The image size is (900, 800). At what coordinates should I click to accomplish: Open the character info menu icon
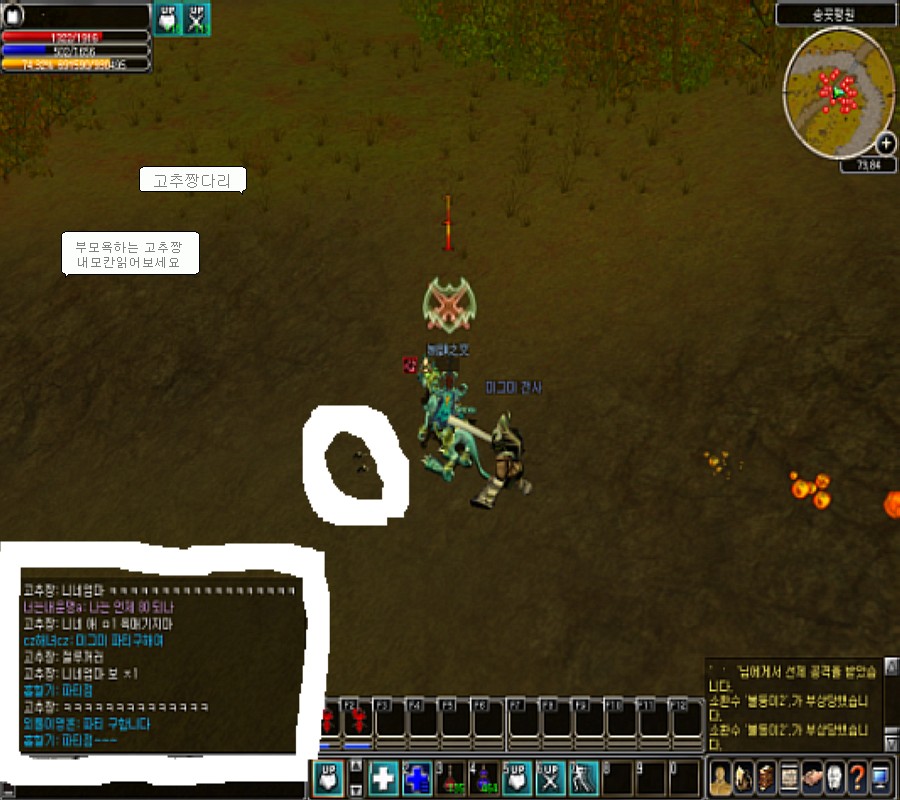(719, 777)
